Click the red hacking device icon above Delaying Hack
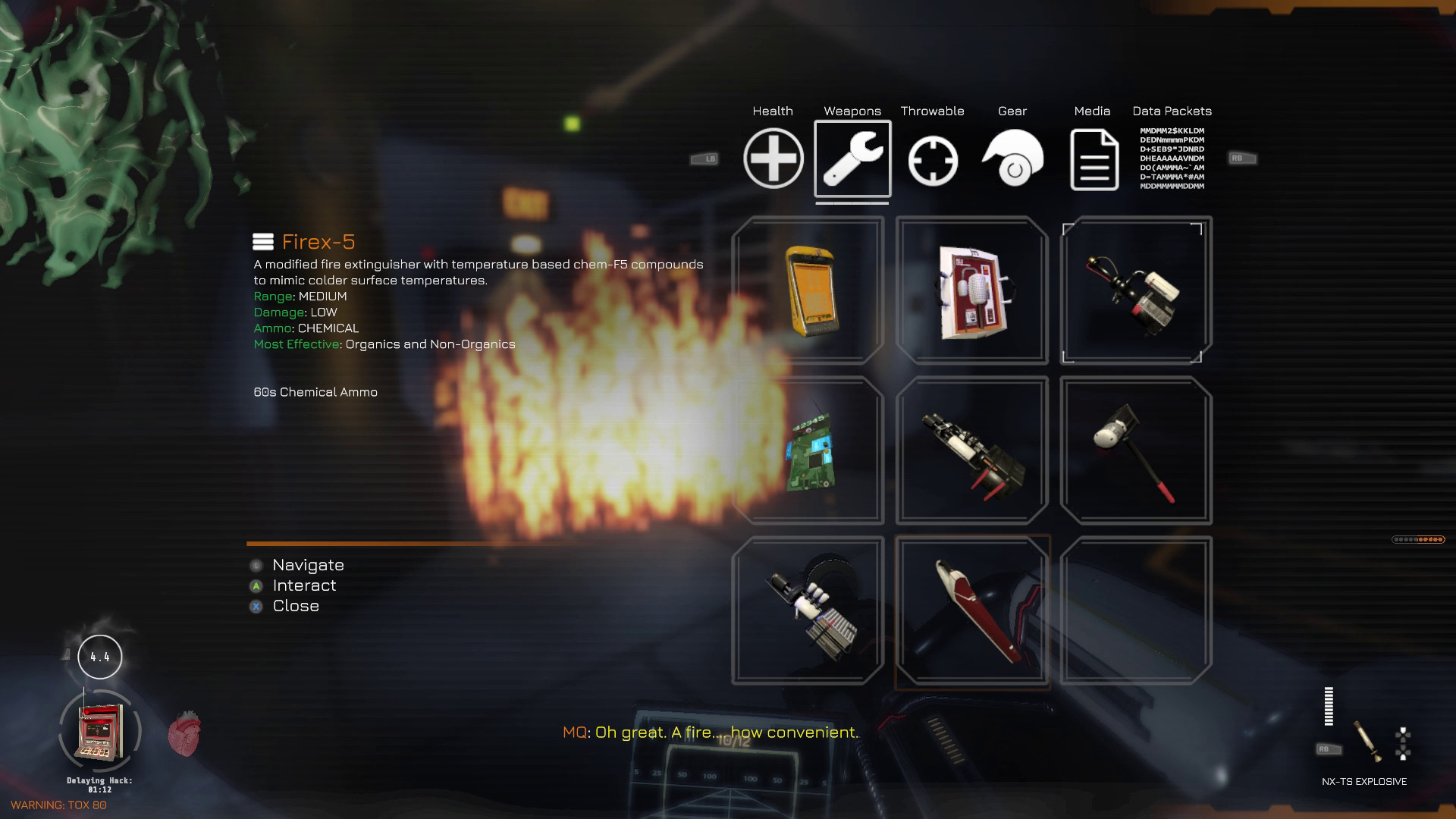The width and height of the screenshot is (1456, 819). pos(100,730)
